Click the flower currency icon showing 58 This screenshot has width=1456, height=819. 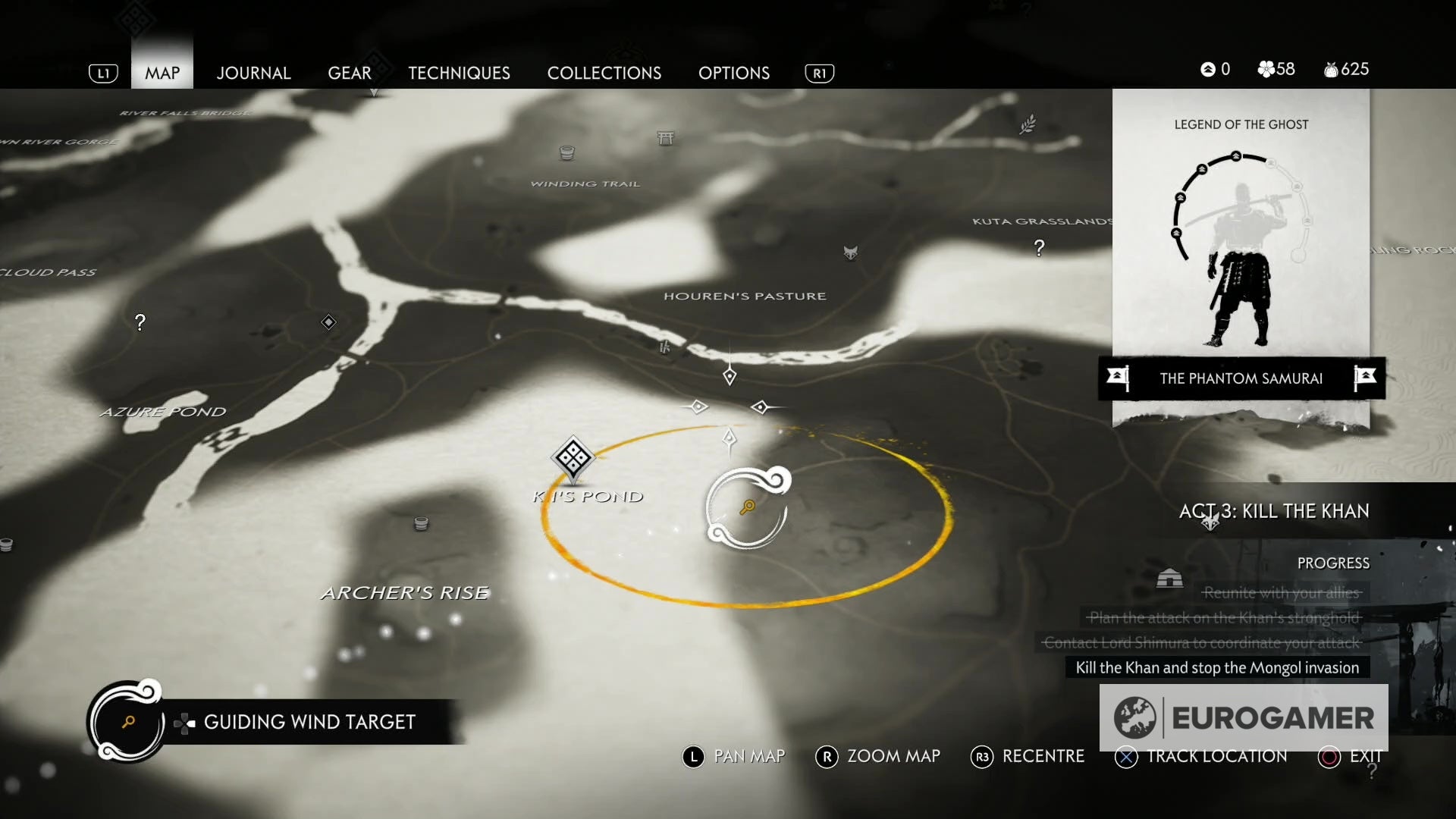[x=1265, y=69]
